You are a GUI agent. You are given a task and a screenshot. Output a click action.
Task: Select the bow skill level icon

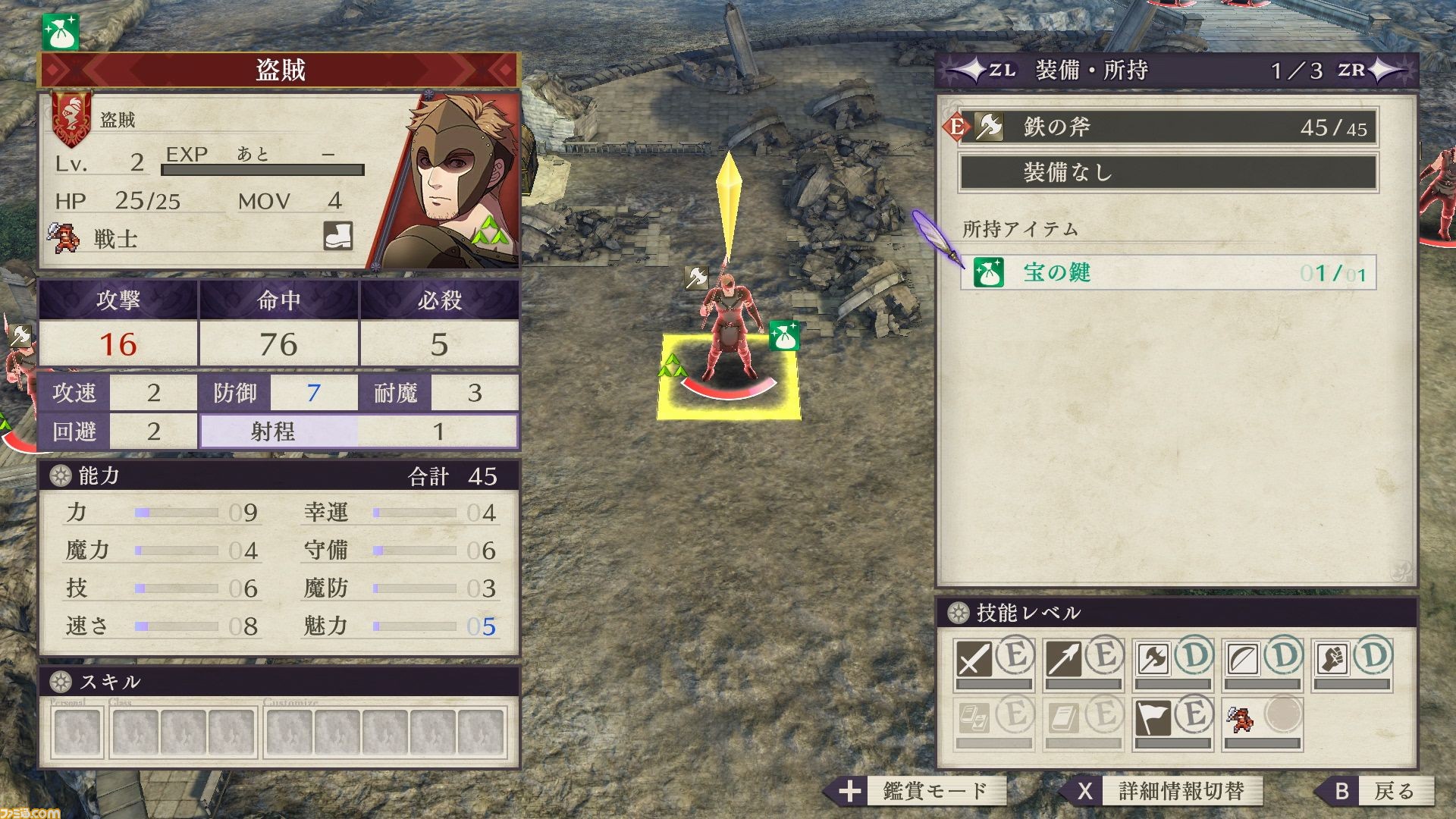[x=1242, y=658]
